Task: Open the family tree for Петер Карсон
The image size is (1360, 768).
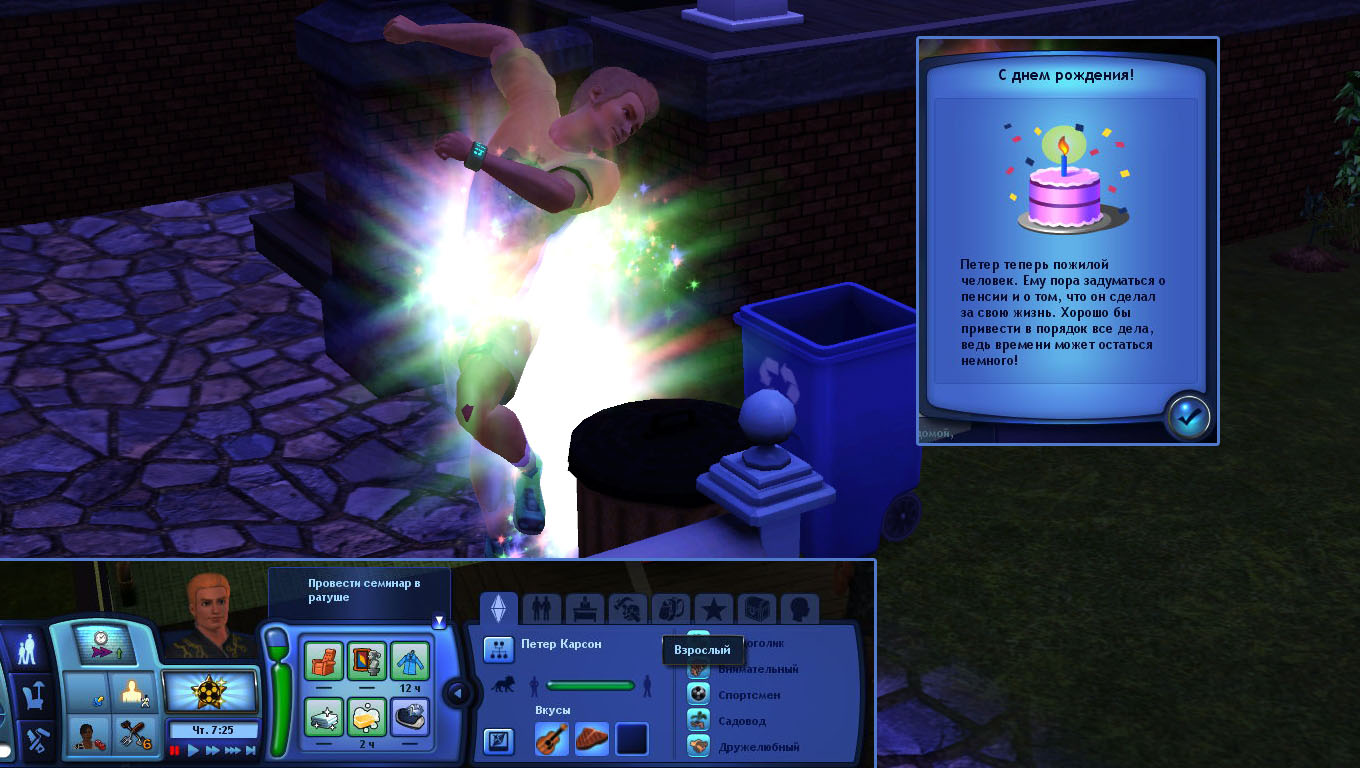Action: [498, 649]
